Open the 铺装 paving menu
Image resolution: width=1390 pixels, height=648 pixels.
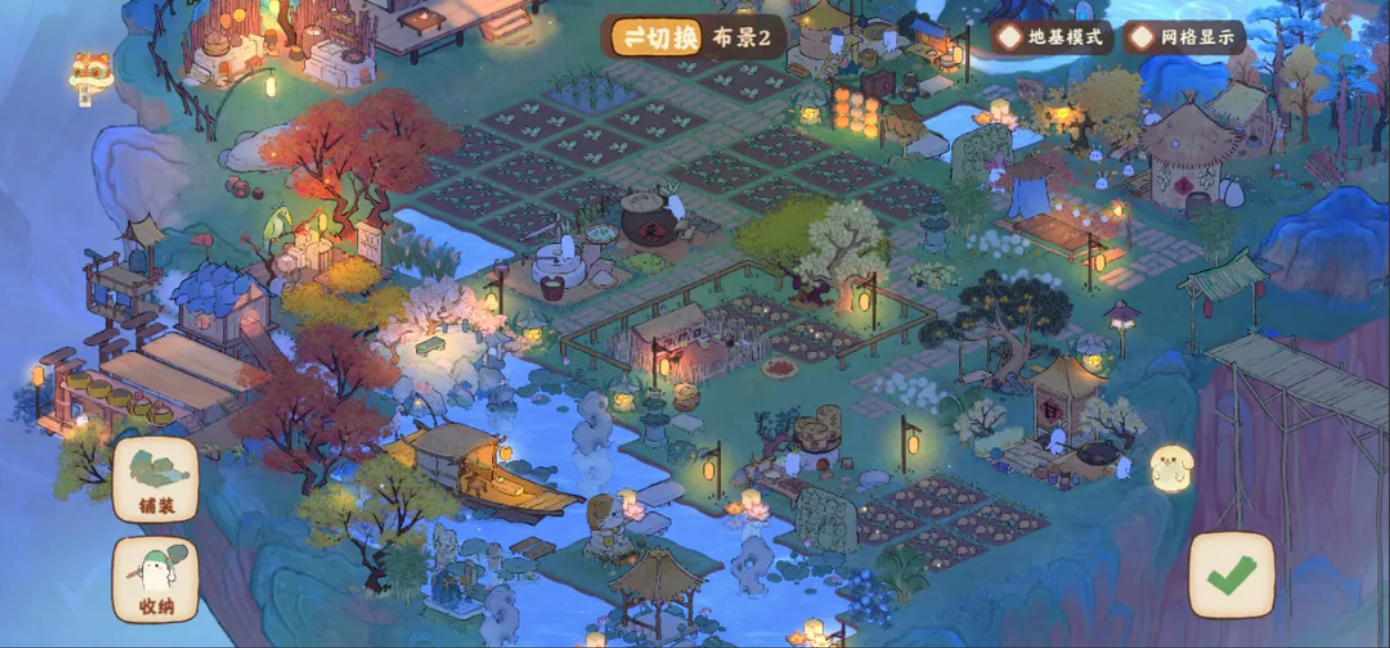155,480
